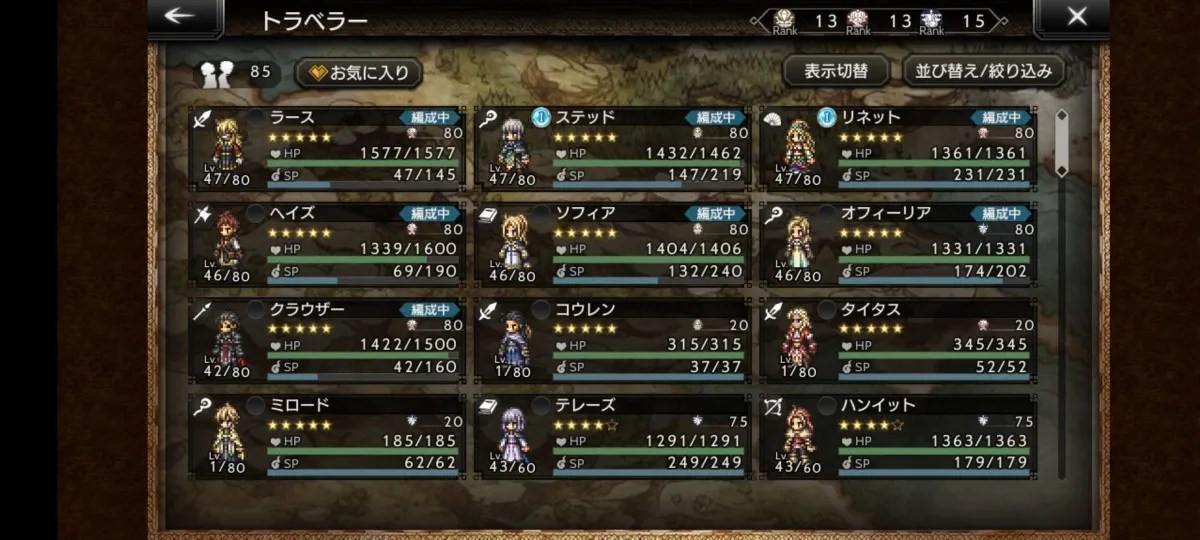Select the traveler オフィーリア
Screen dimensions: 1200x540
(x=899, y=244)
